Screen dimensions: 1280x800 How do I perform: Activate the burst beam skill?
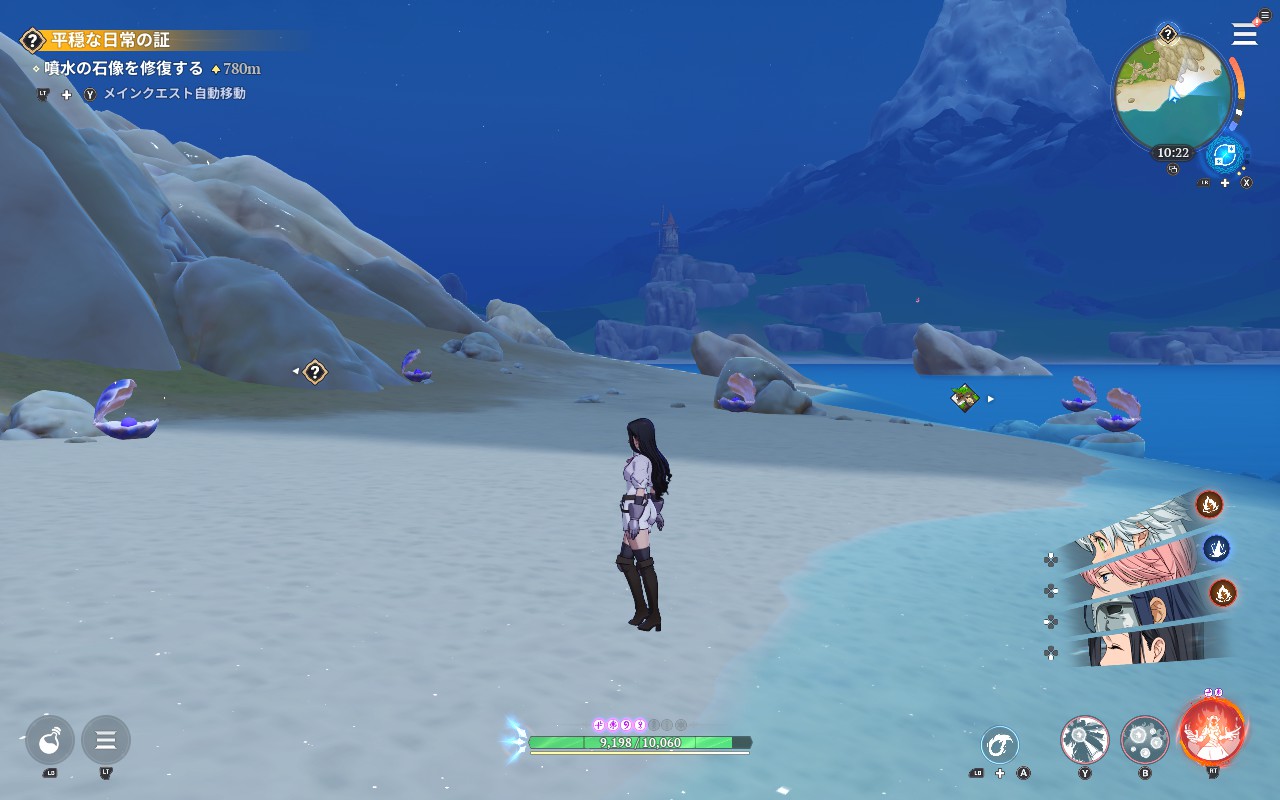tap(1085, 741)
